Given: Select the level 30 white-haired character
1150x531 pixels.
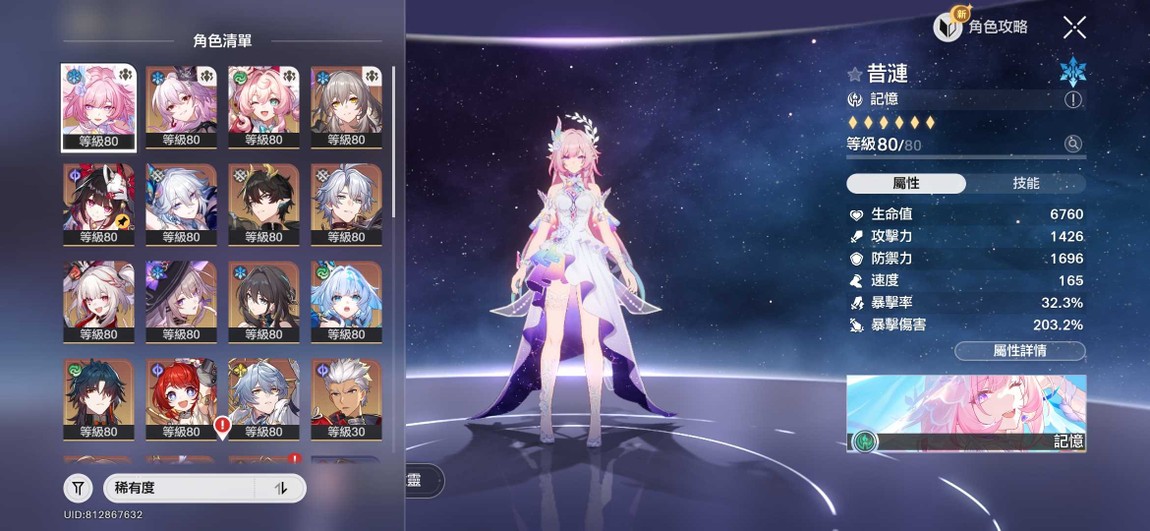Looking at the screenshot, I should pos(346,399).
